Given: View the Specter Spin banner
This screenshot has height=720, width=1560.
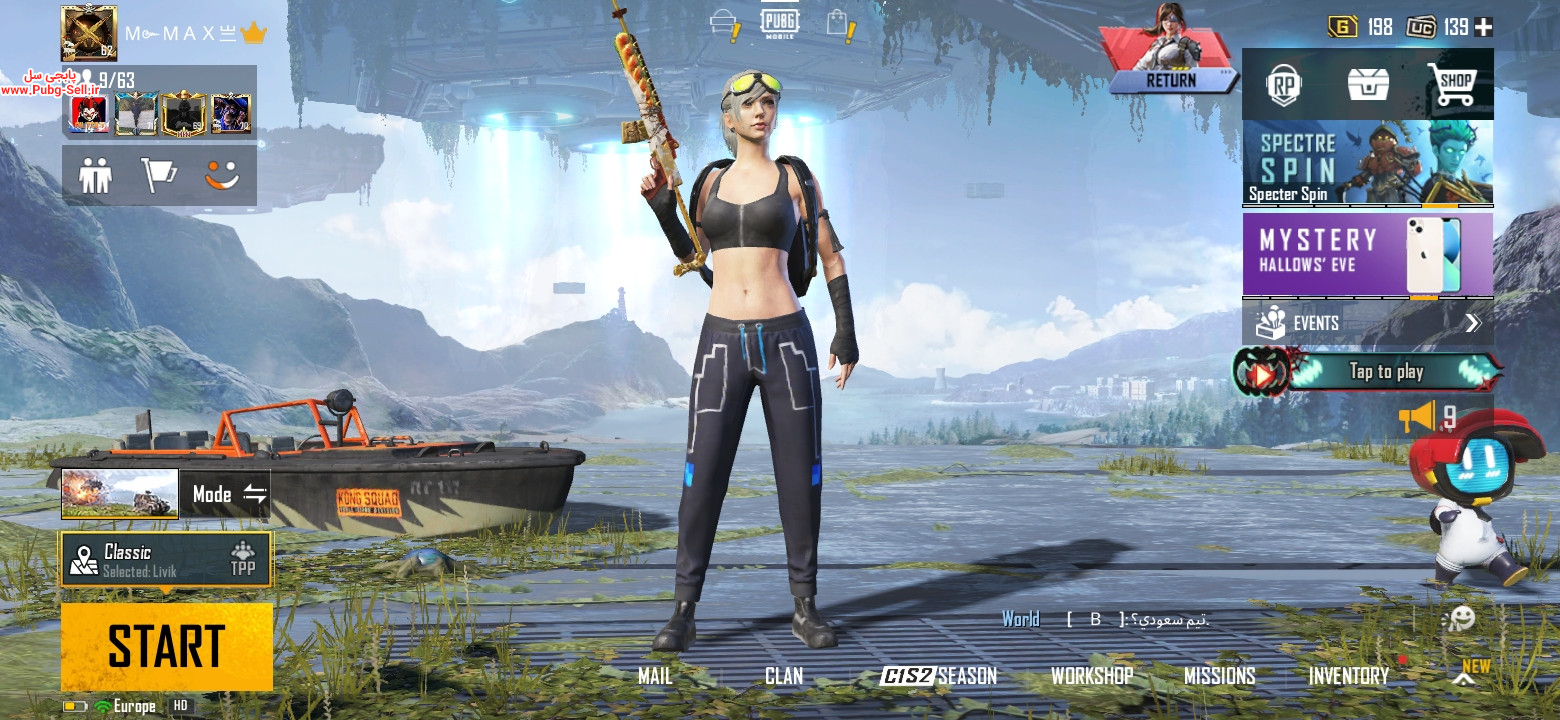Looking at the screenshot, I should pyautogui.click(x=1367, y=163).
